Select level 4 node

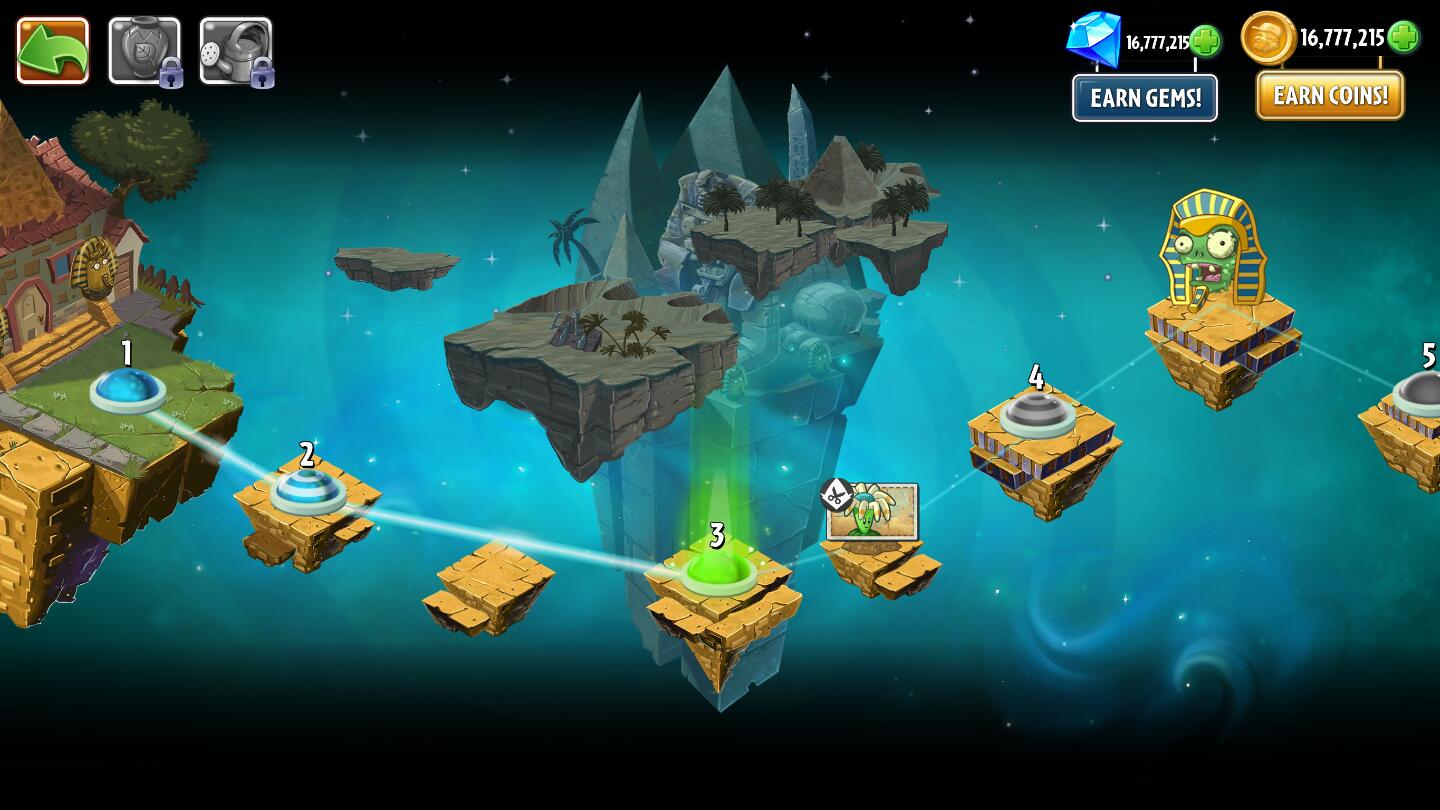pyautogui.click(x=1037, y=415)
